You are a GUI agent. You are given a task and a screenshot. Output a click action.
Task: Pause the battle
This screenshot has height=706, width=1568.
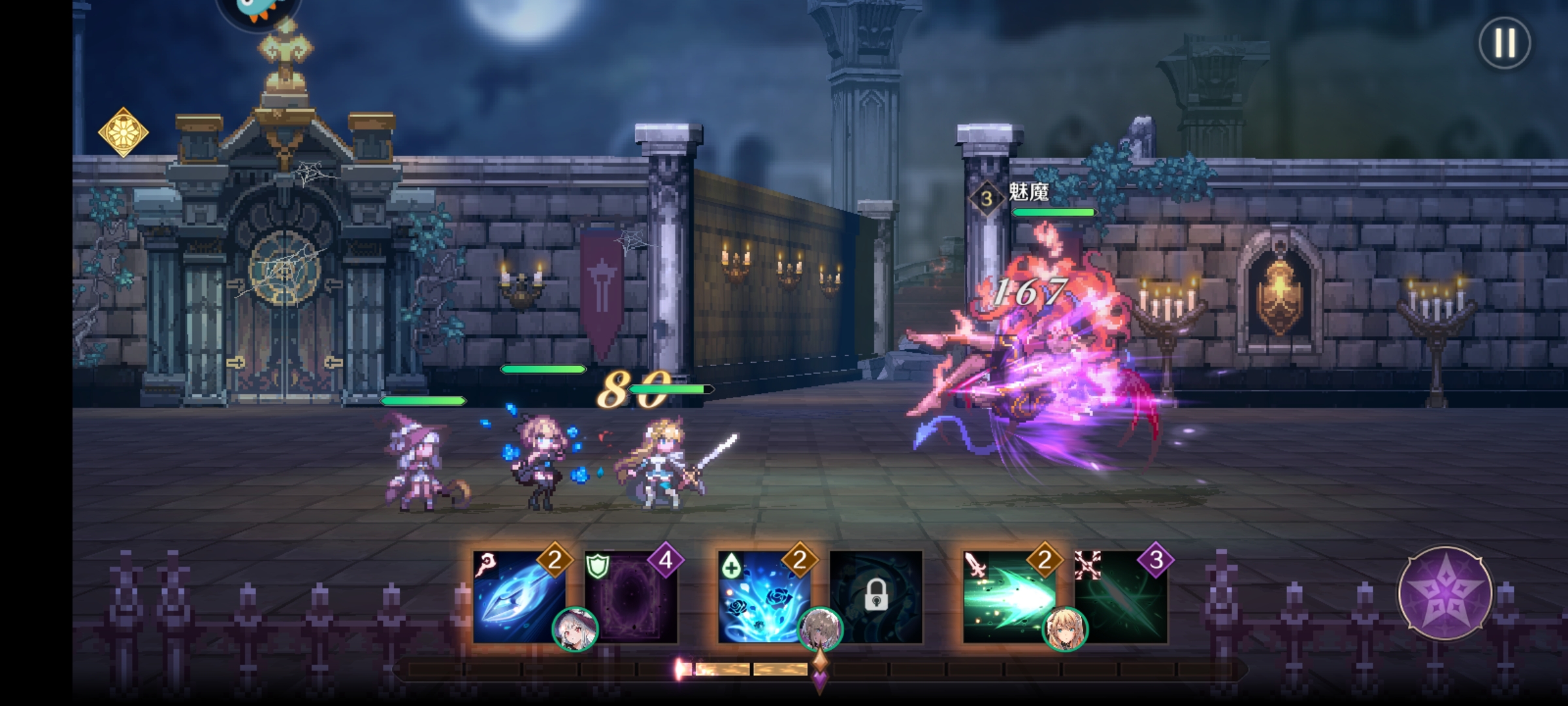pos(1504,43)
